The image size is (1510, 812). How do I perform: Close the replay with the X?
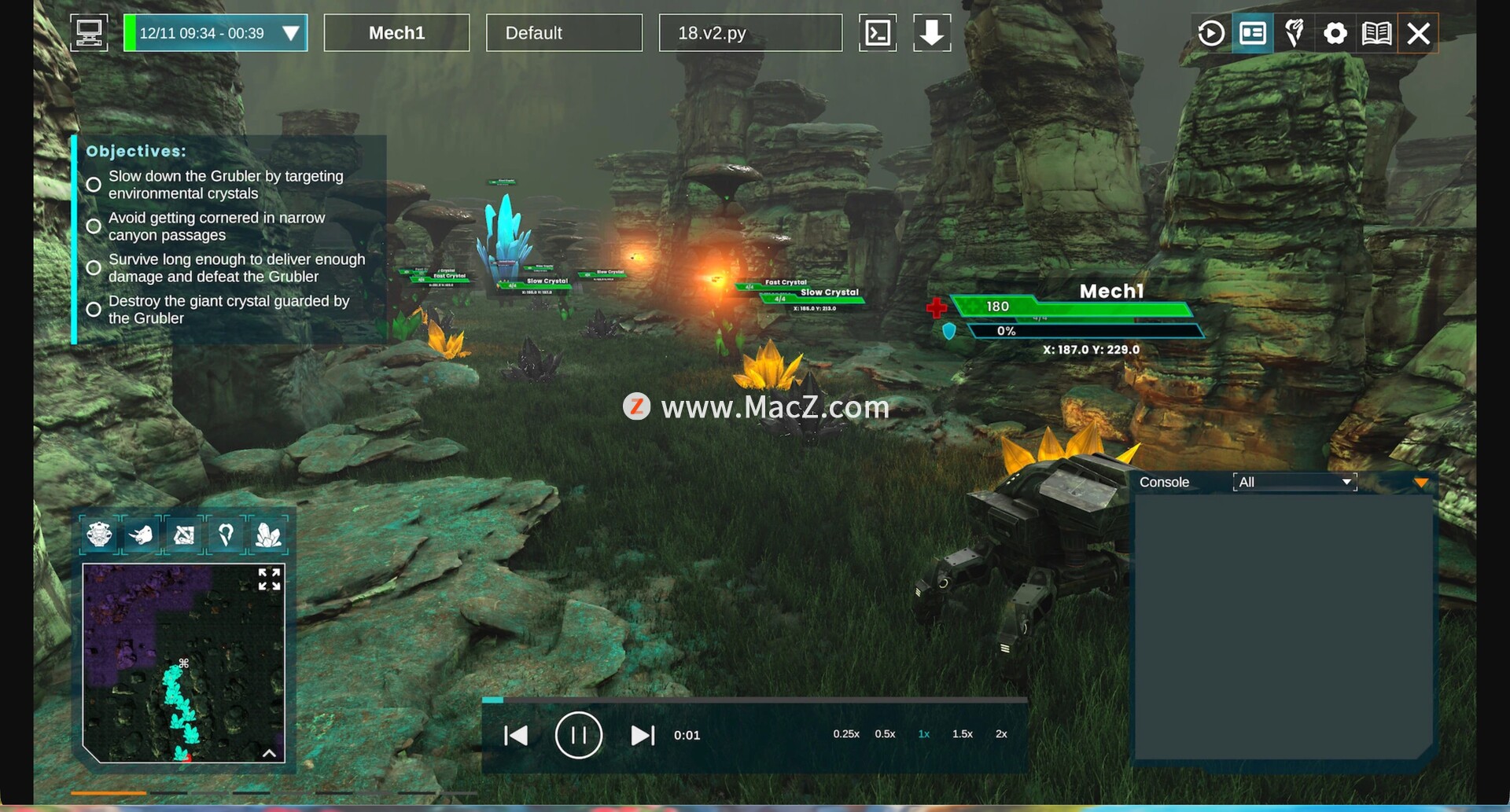click(1418, 33)
